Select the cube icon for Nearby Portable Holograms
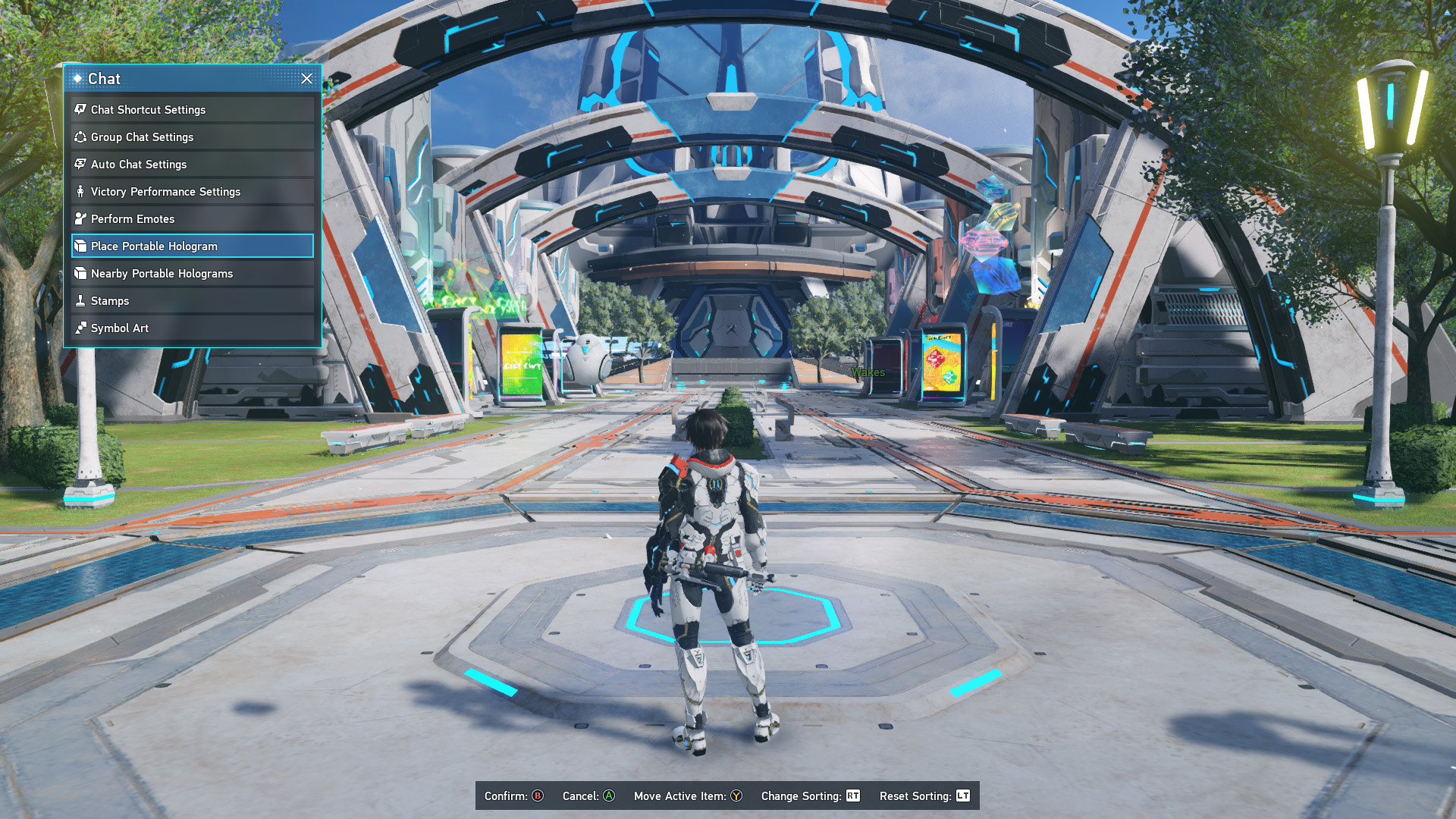The image size is (1456, 819). click(81, 273)
